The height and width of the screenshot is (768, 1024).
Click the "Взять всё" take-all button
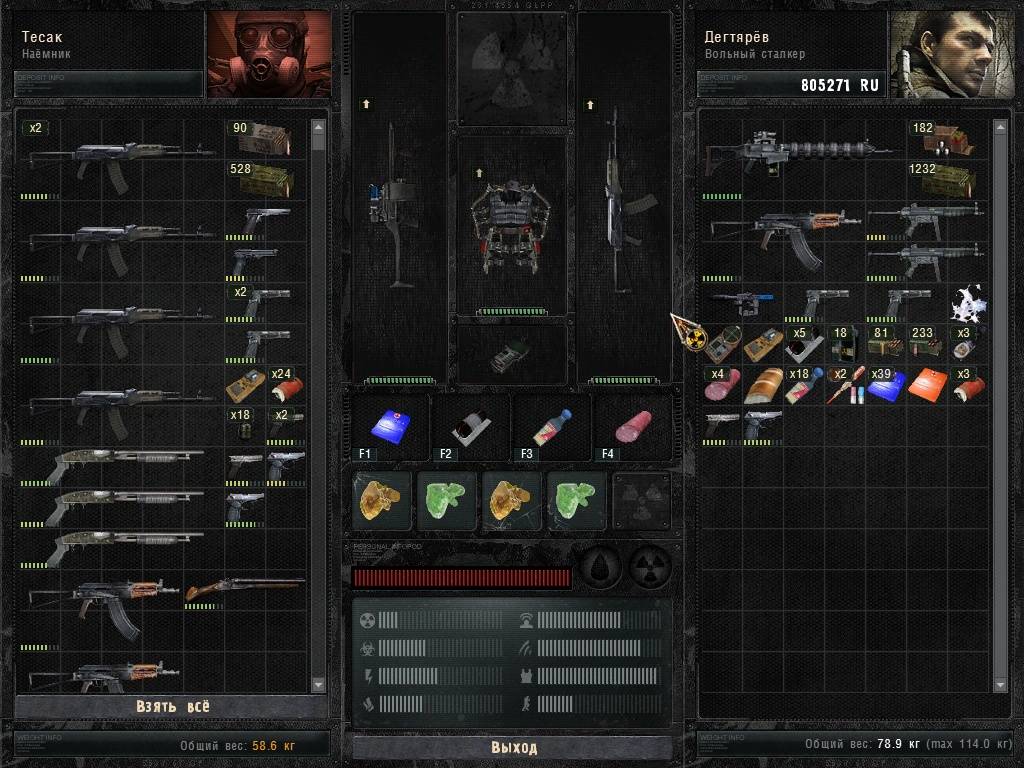click(x=173, y=706)
